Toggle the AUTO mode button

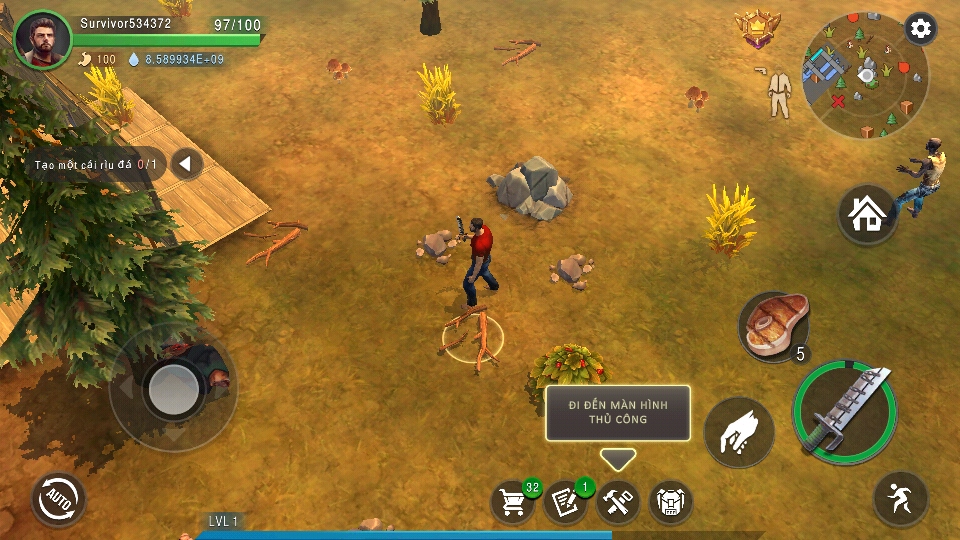pos(58,500)
